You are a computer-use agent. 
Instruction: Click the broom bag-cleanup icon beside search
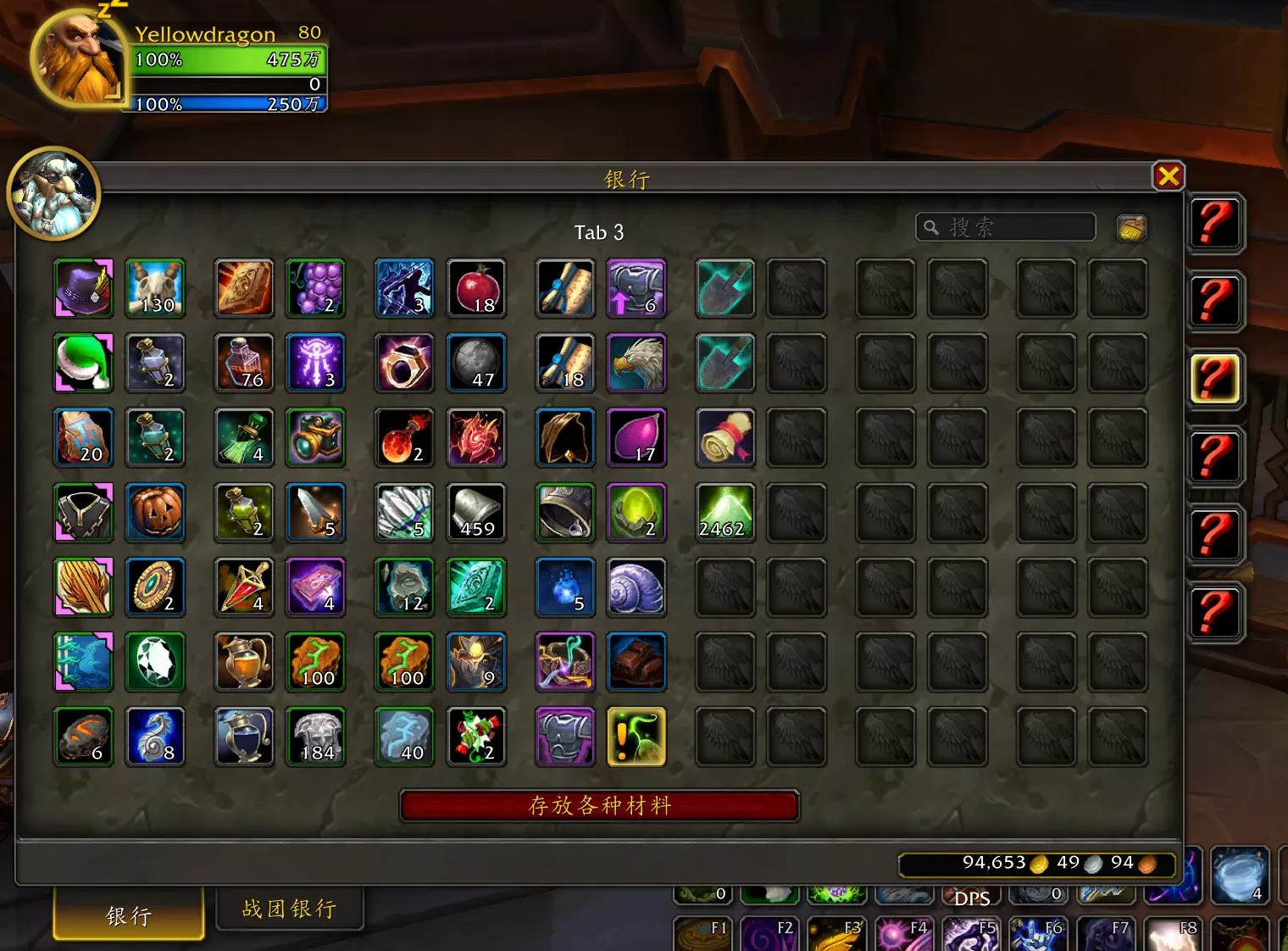pyautogui.click(x=1131, y=227)
